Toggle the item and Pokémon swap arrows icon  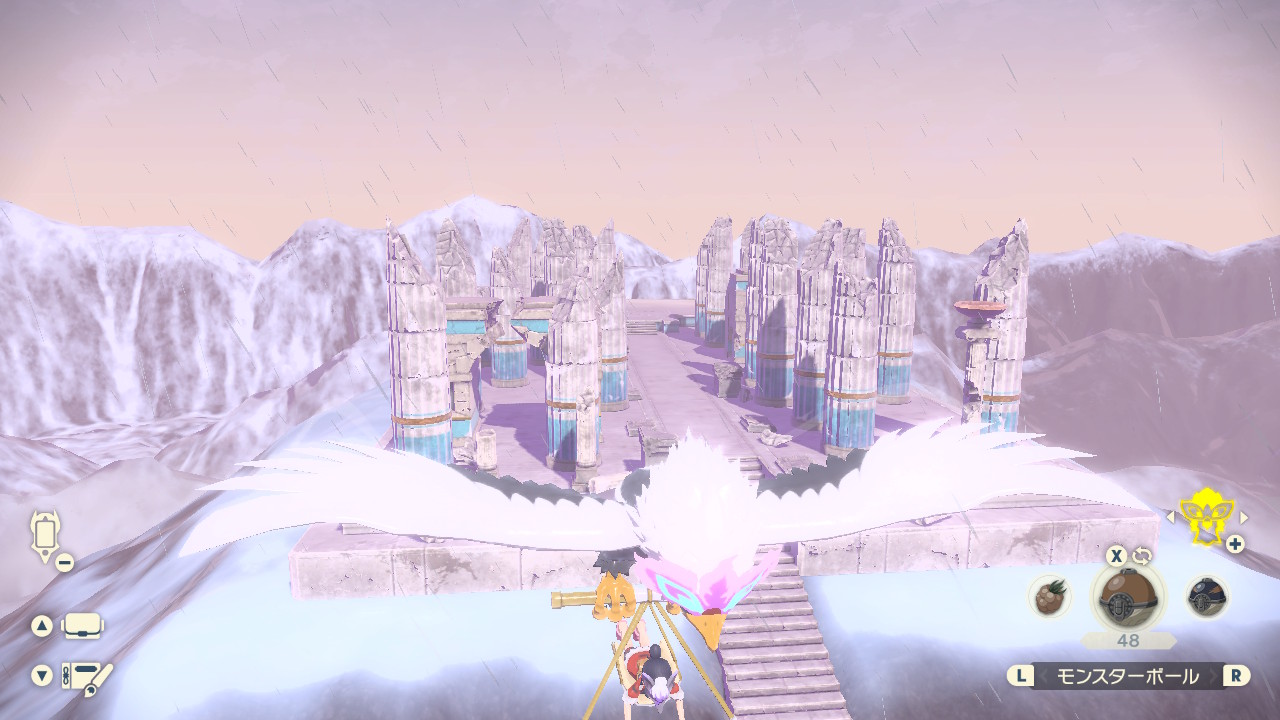coord(1144,556)
